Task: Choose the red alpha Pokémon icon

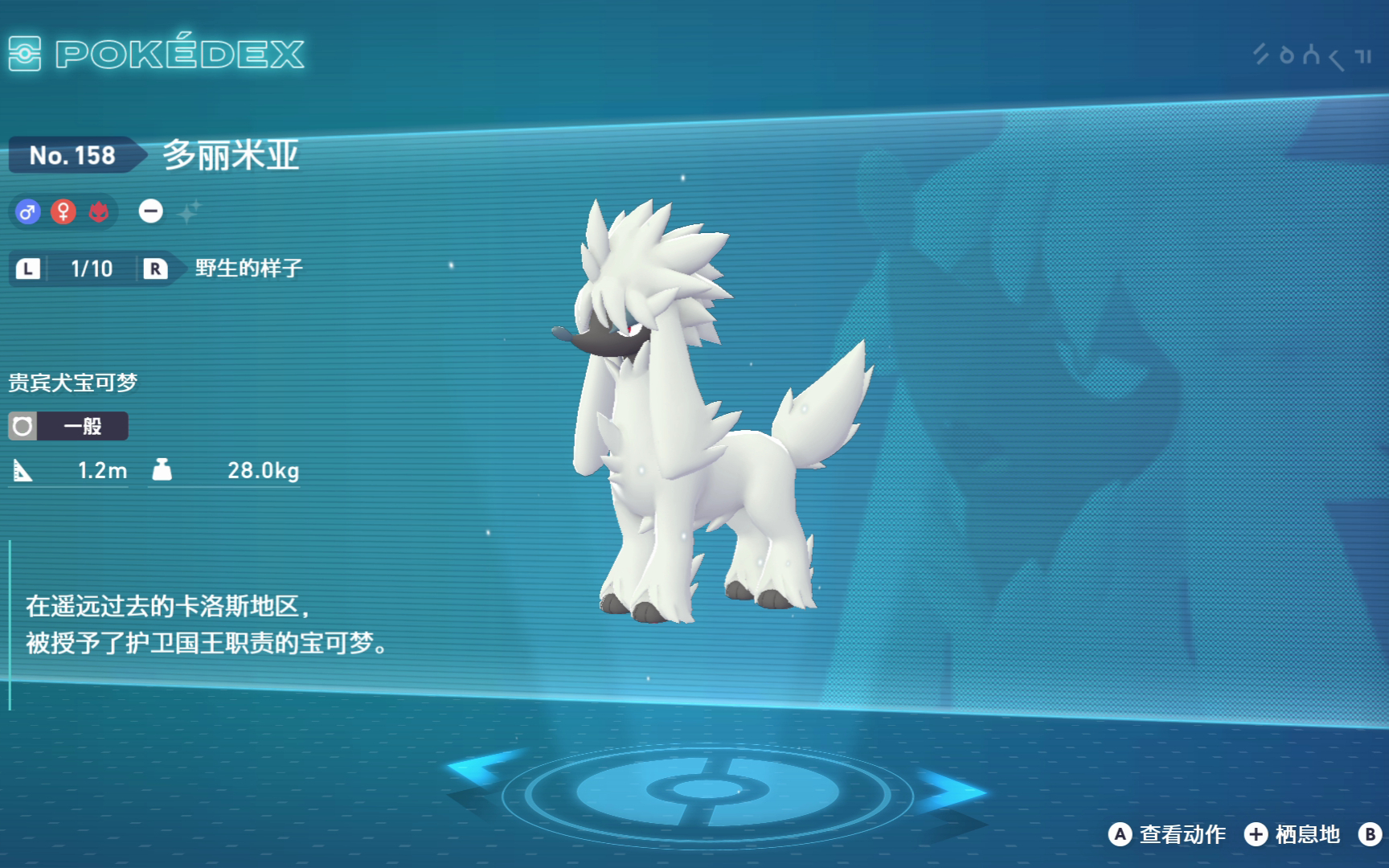Action: coord(99,211)
